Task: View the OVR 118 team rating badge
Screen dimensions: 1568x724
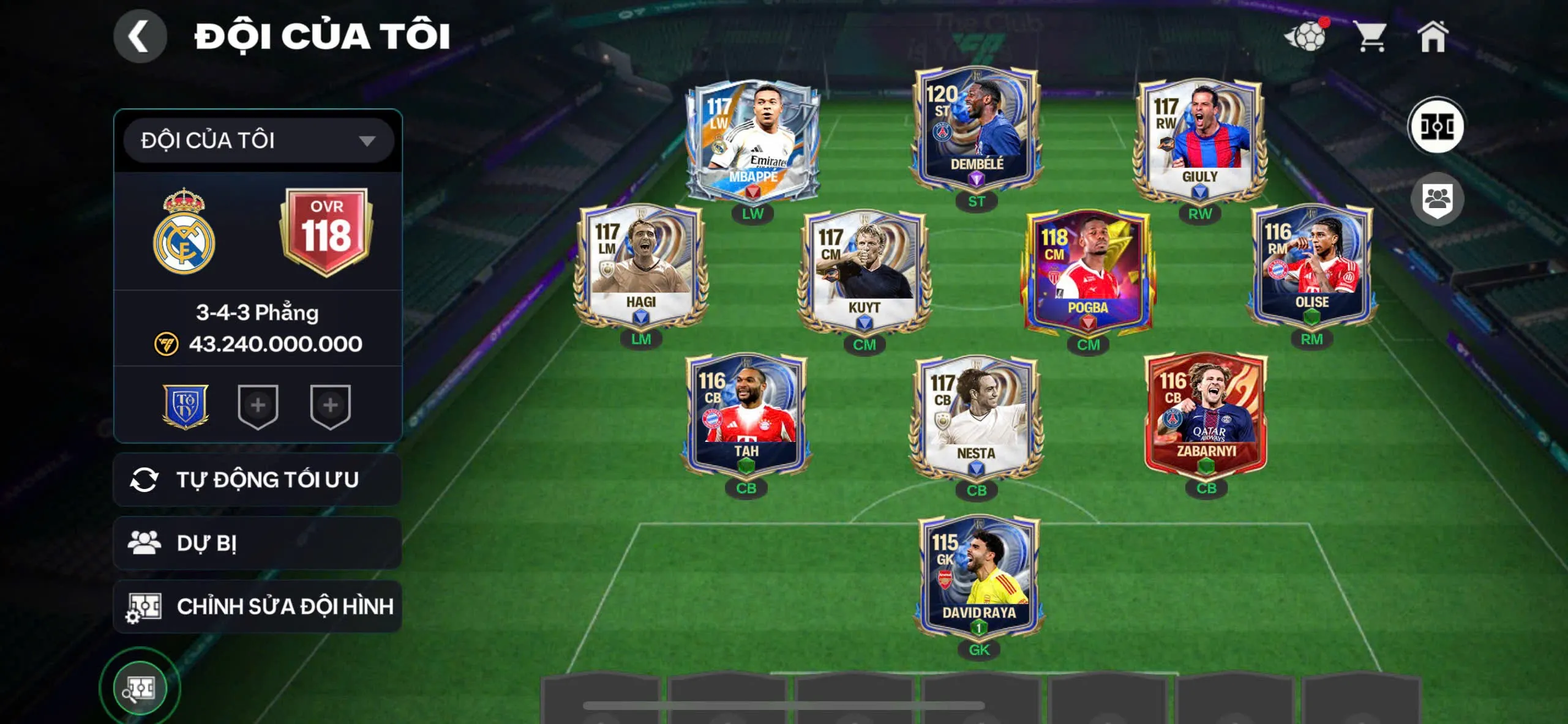Action: pyautogui.click(x=326, y=231)
